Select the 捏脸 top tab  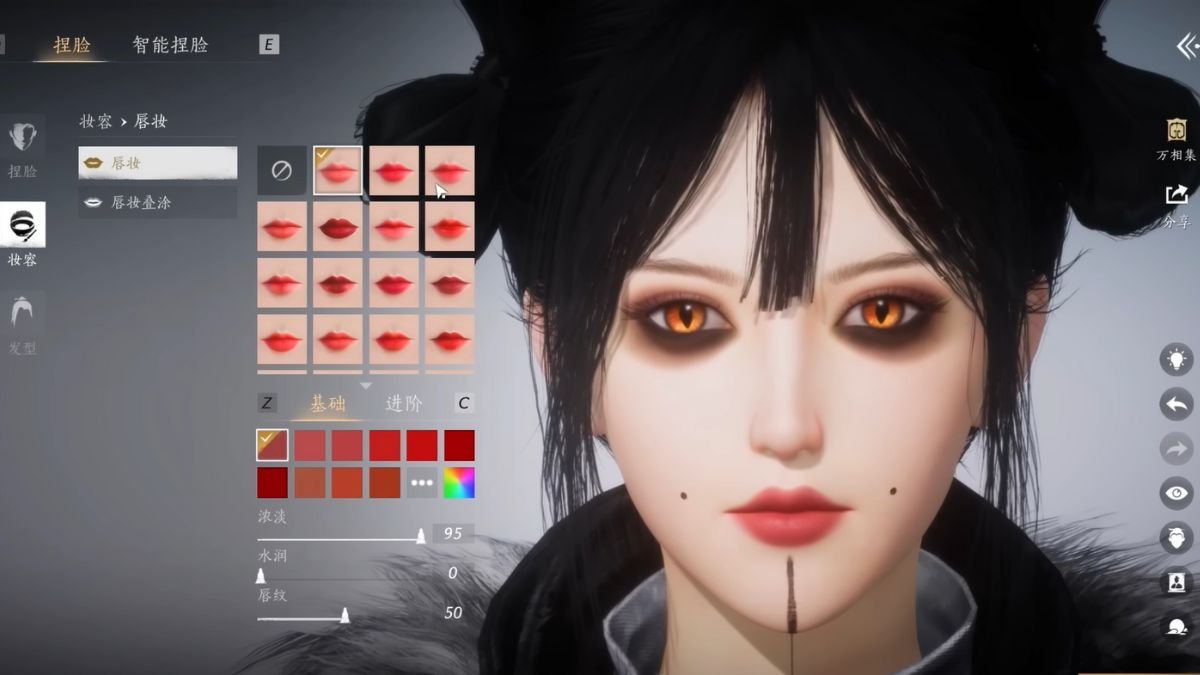pyautogui.click(x=72, y=45)
